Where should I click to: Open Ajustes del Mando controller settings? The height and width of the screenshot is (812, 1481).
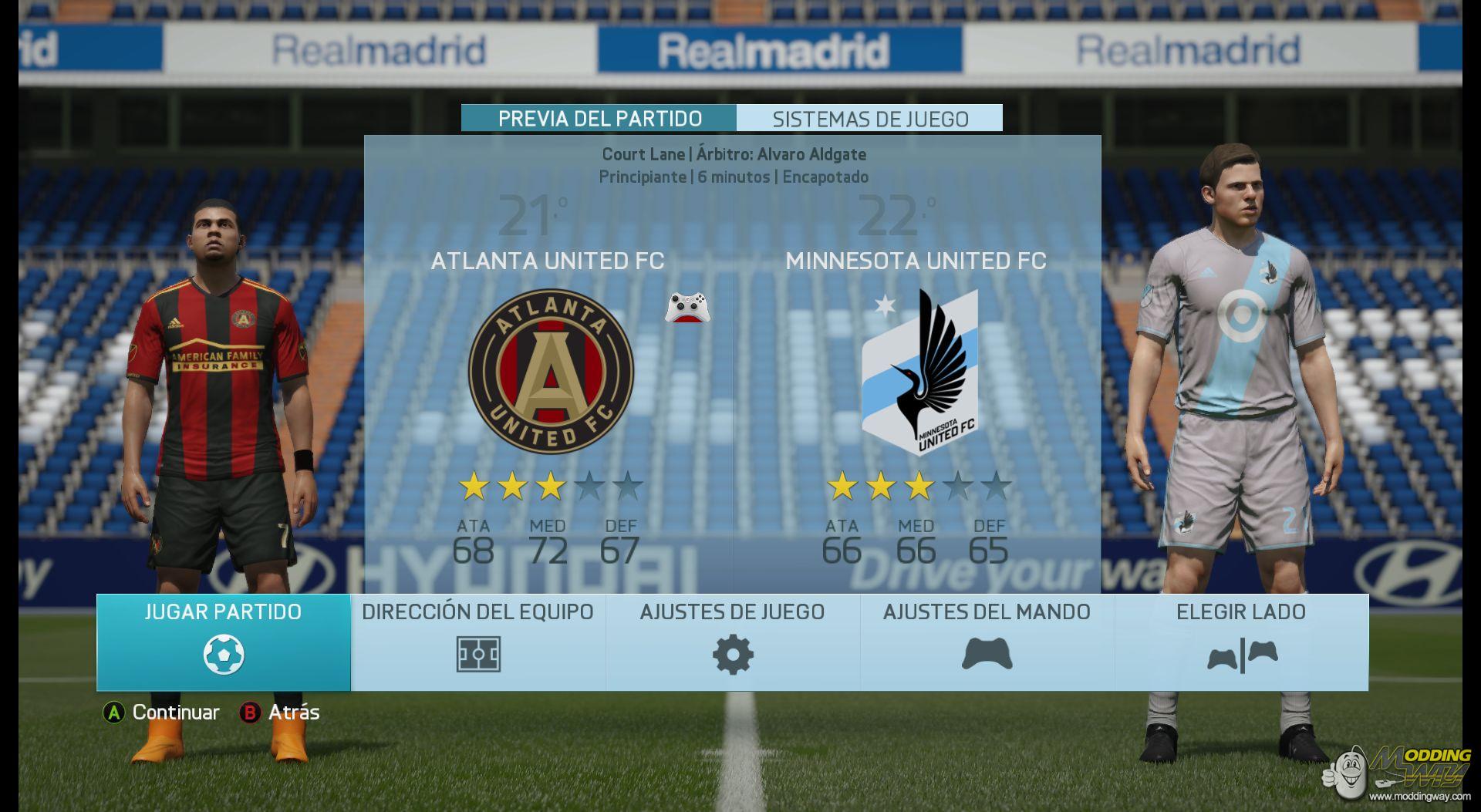(987, 642)
